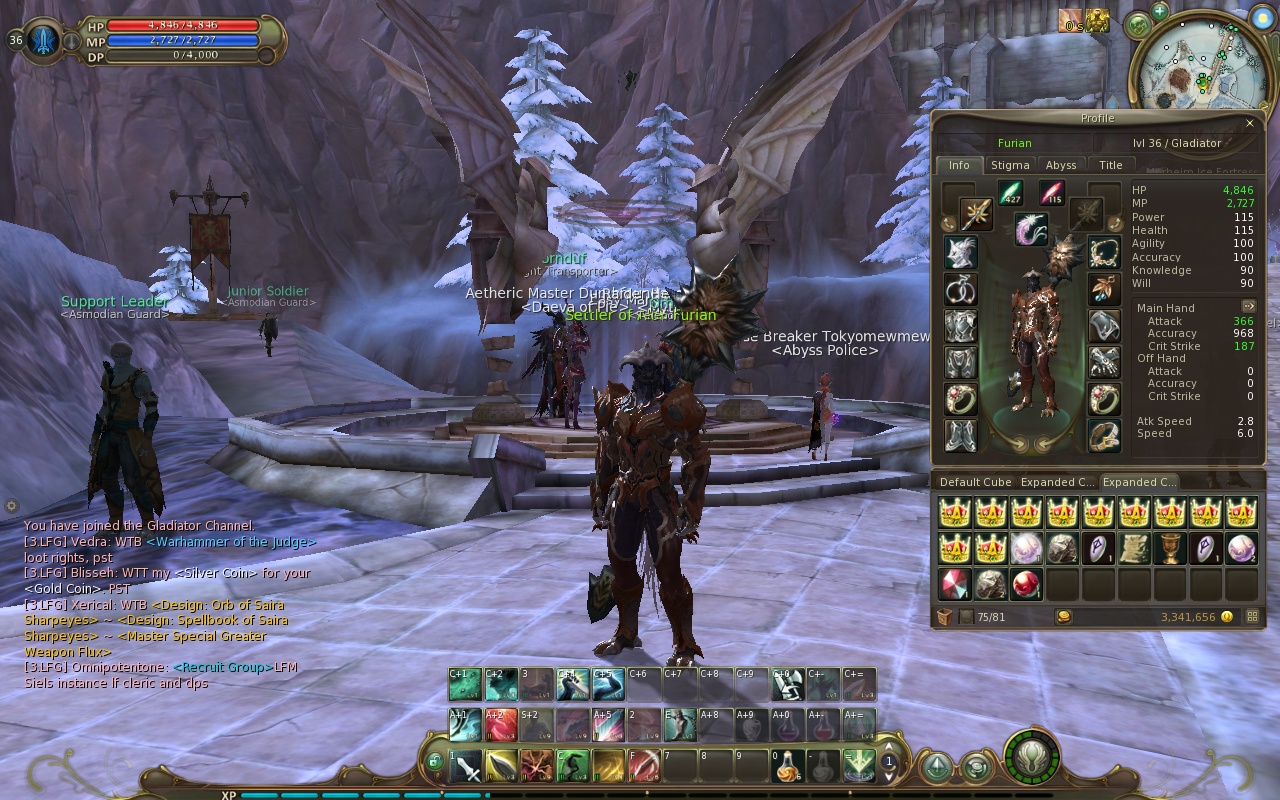Use the orange potion on the hotbar
Screen dimensions: 1280x800
(x=788, y=766)
